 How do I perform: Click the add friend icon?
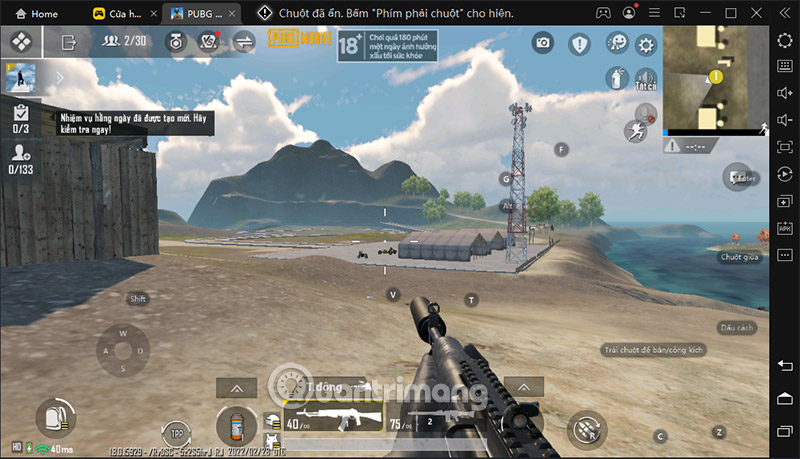coord(20,152)
